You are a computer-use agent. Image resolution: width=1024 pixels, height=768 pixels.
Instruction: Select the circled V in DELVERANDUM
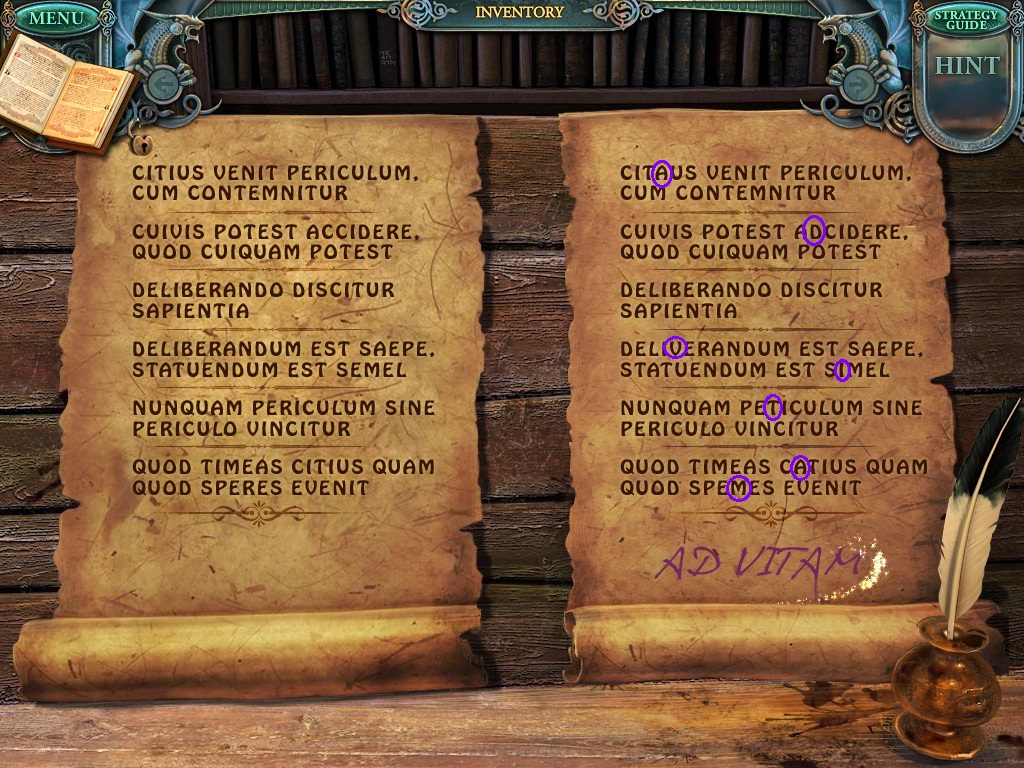point(675,348)
